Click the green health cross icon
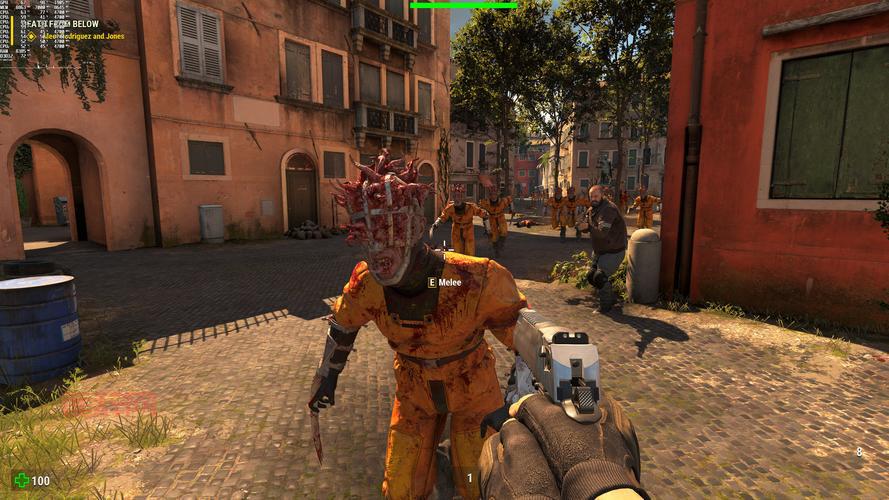 [20, 481]
